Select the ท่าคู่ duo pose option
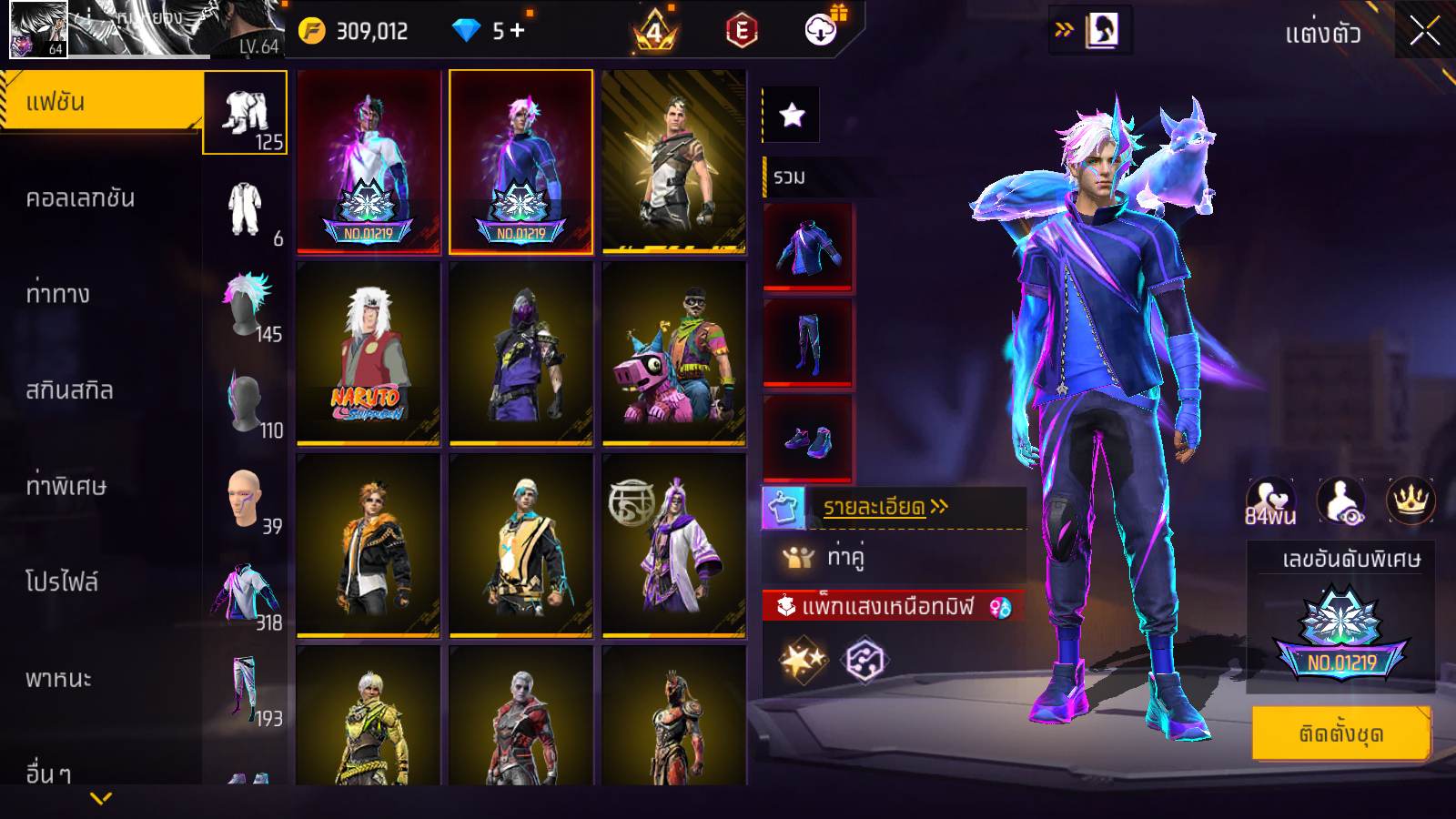The height and width of the screenshot is (819, 1456). pos(844,556)
